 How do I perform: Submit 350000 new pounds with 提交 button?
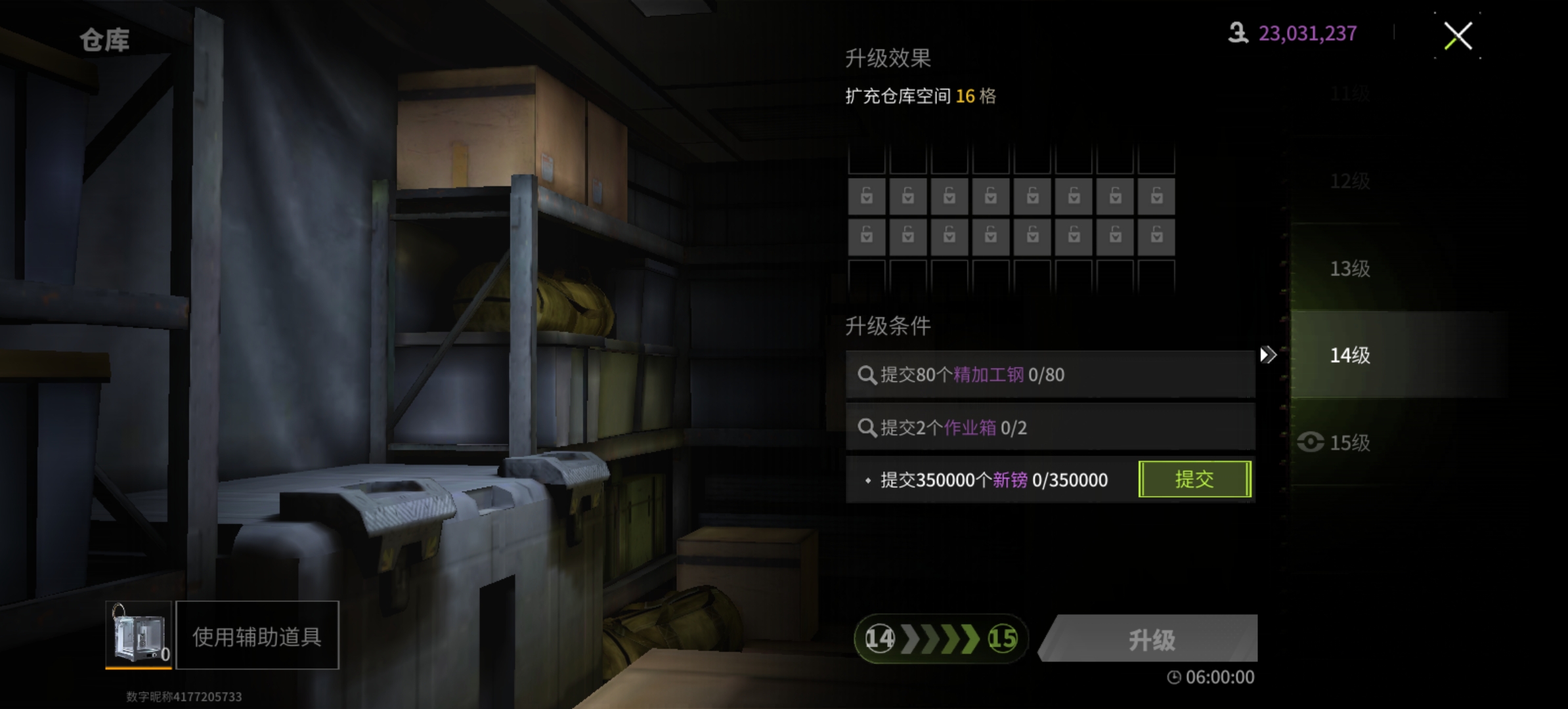coord(1194,479)
